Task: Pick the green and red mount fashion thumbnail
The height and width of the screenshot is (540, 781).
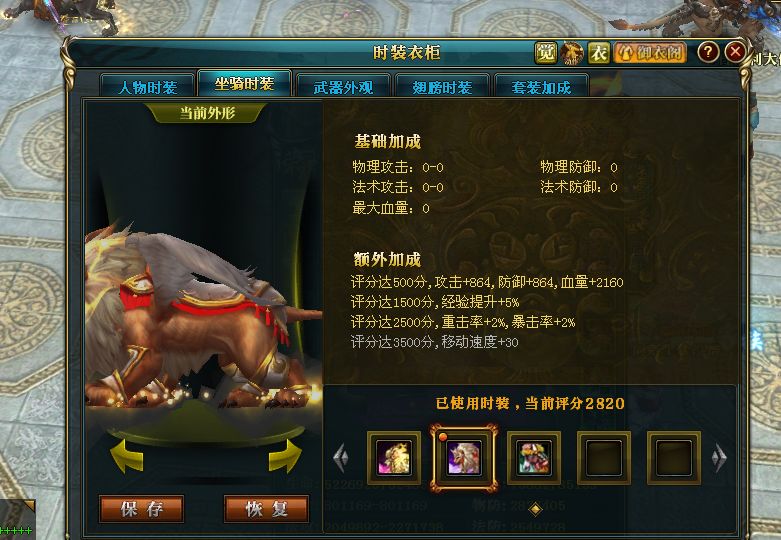Action: (x=534, y=458)
